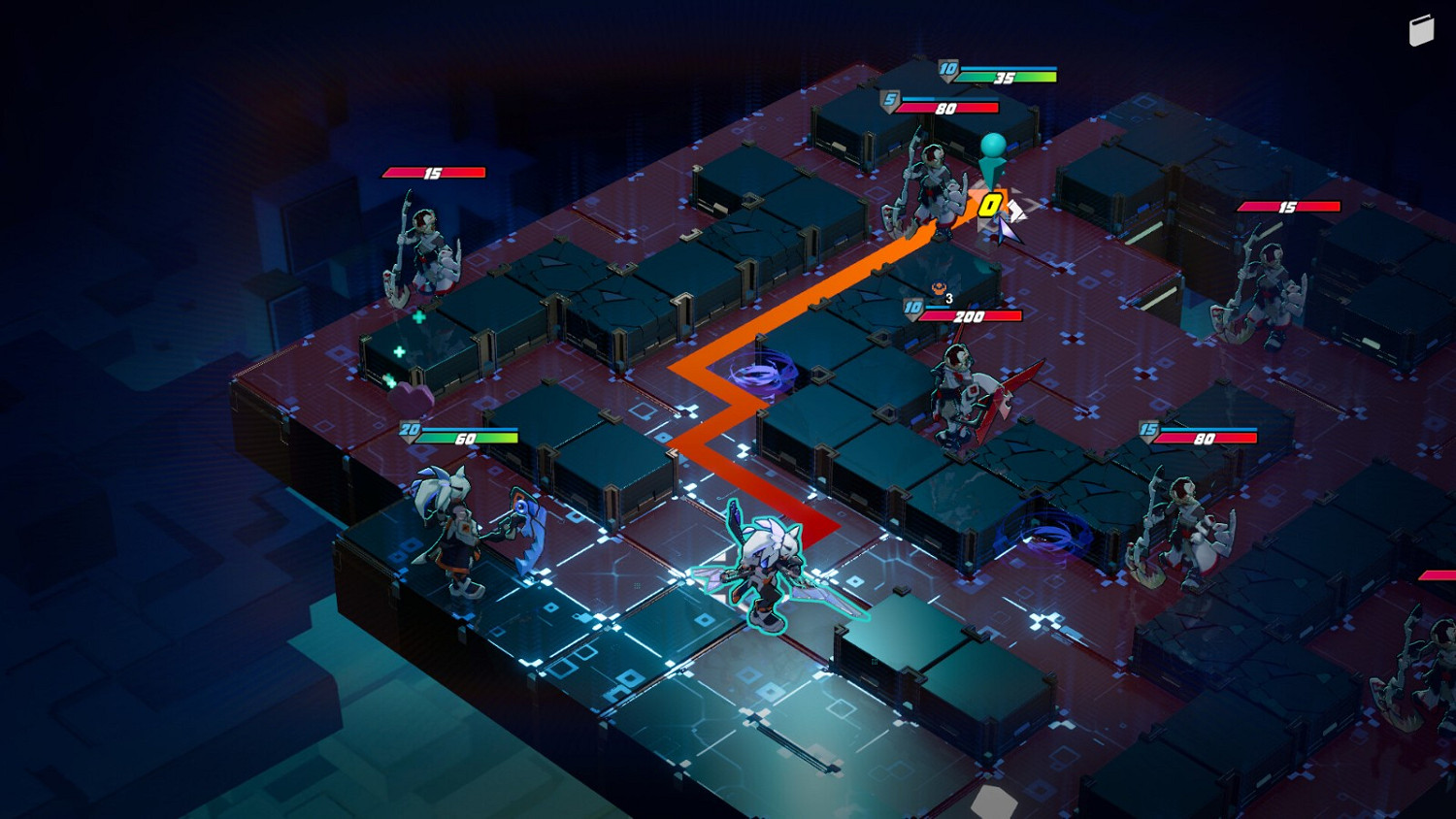Click the white cube icon bottom-right corner
Screen dimensions: 1456x819
[991, 802]
